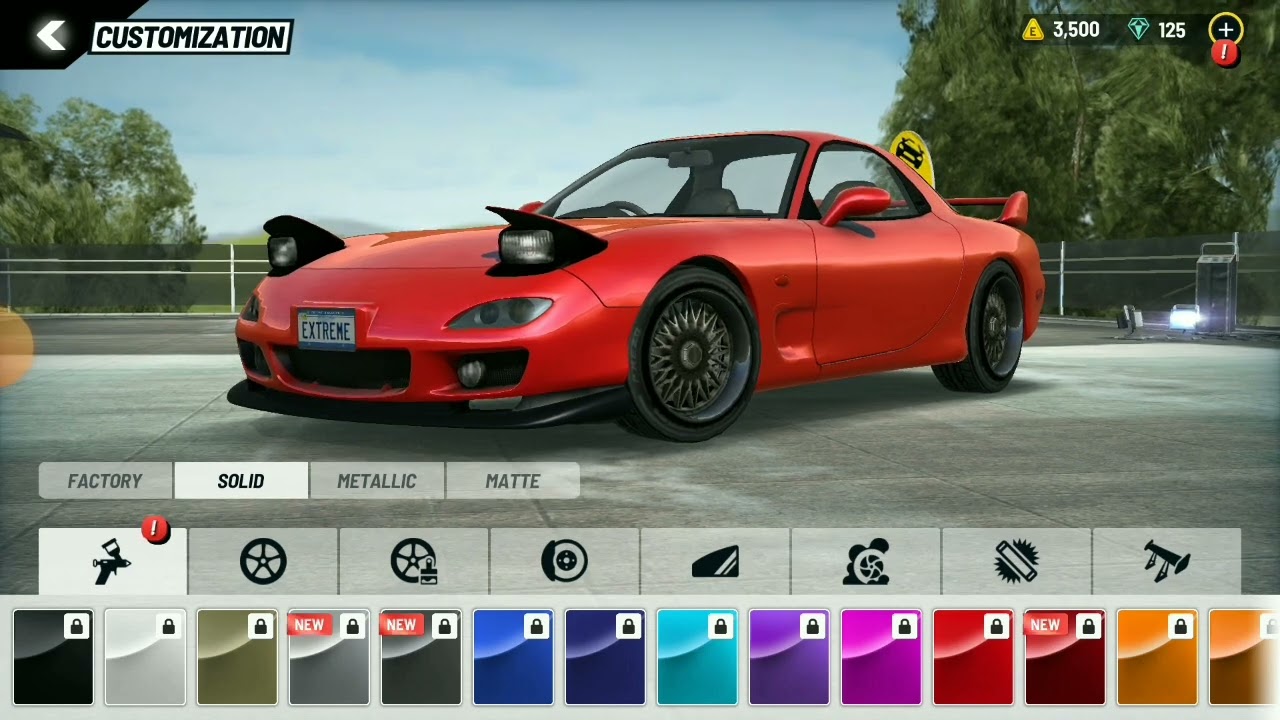The height and width of the screenshot is (720, 1280).
Task: Choose the window tint category
Action: coord(715,562)
